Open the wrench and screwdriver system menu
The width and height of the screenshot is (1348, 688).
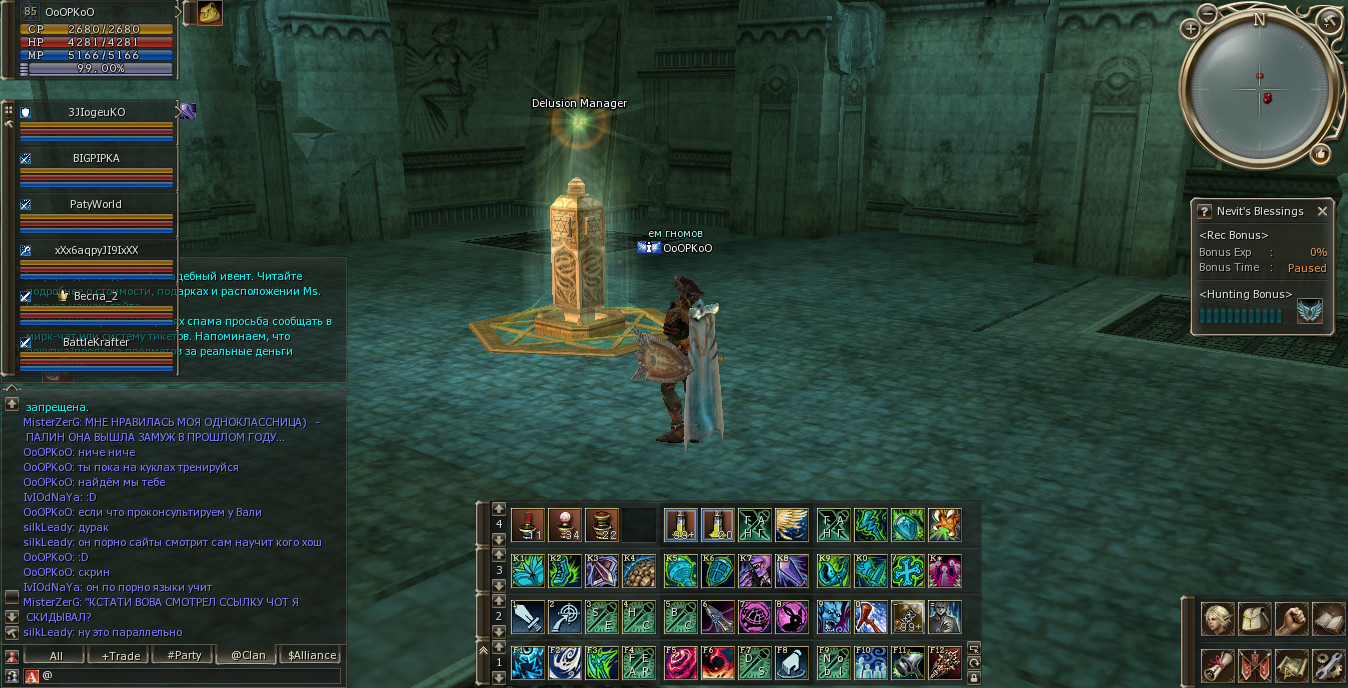1328,664
